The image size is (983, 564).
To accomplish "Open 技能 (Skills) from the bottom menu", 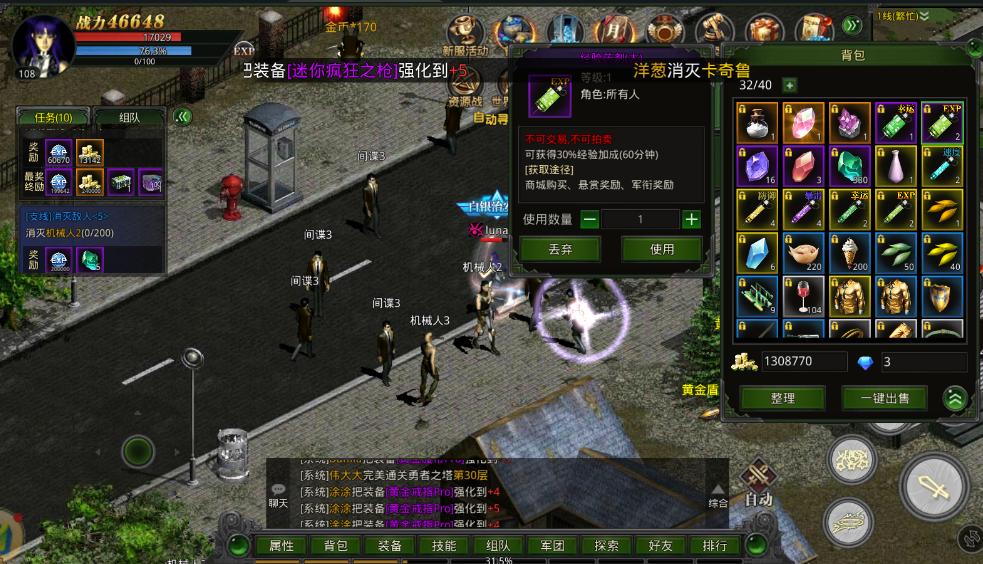I will (x=444, y=546).
